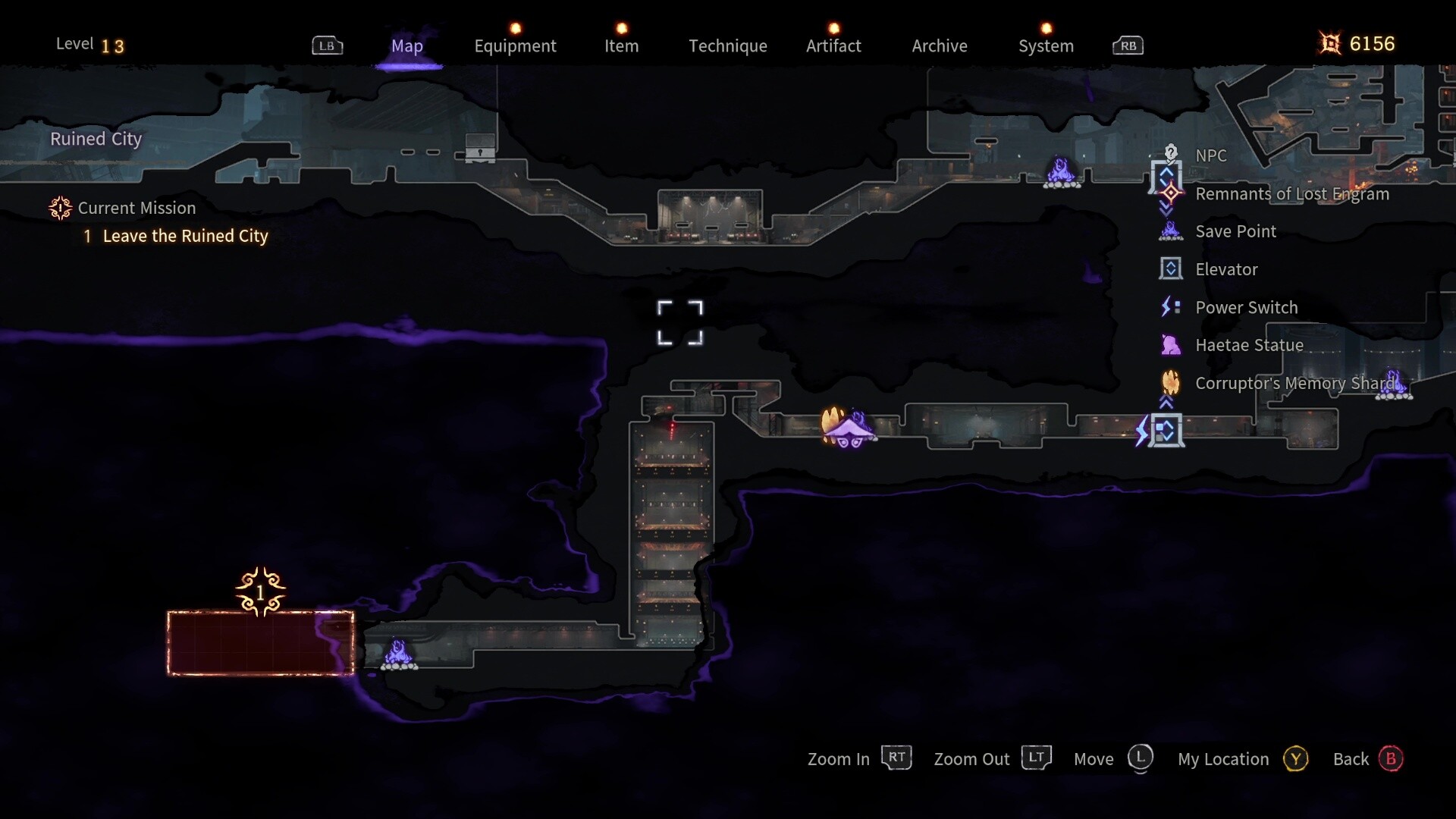Advance tabs using the RB bumper button

[x=1127, y=45]
